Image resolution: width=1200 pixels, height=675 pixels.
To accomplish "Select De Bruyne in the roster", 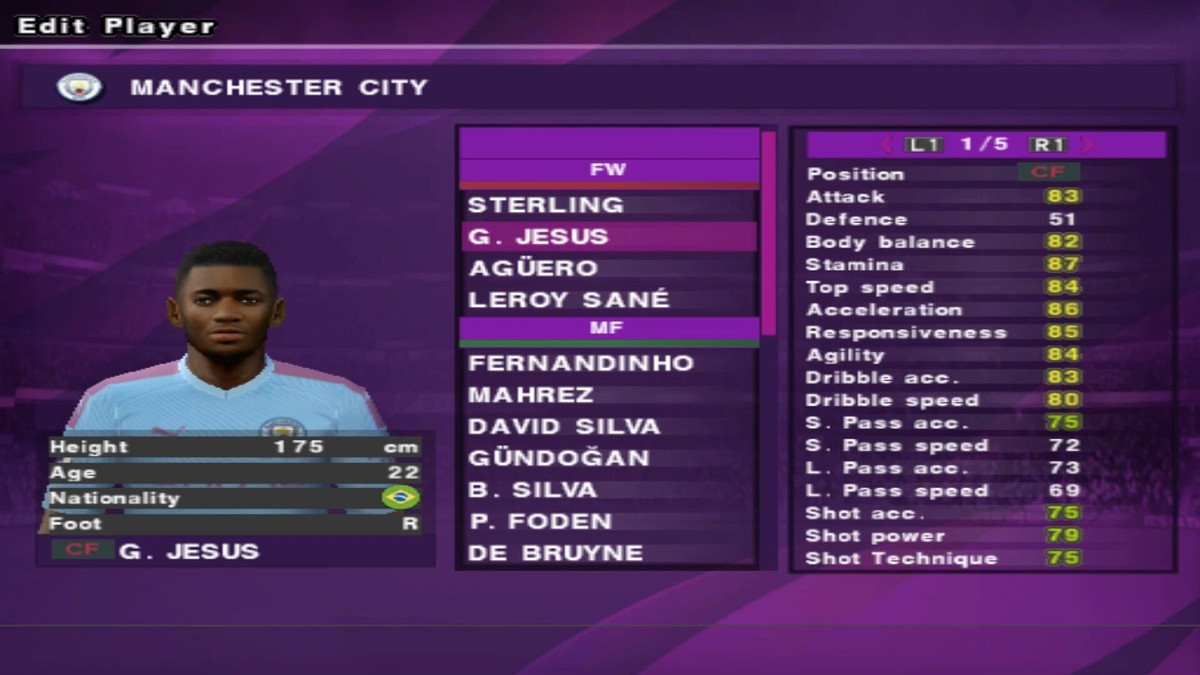I will coord(555,553).
